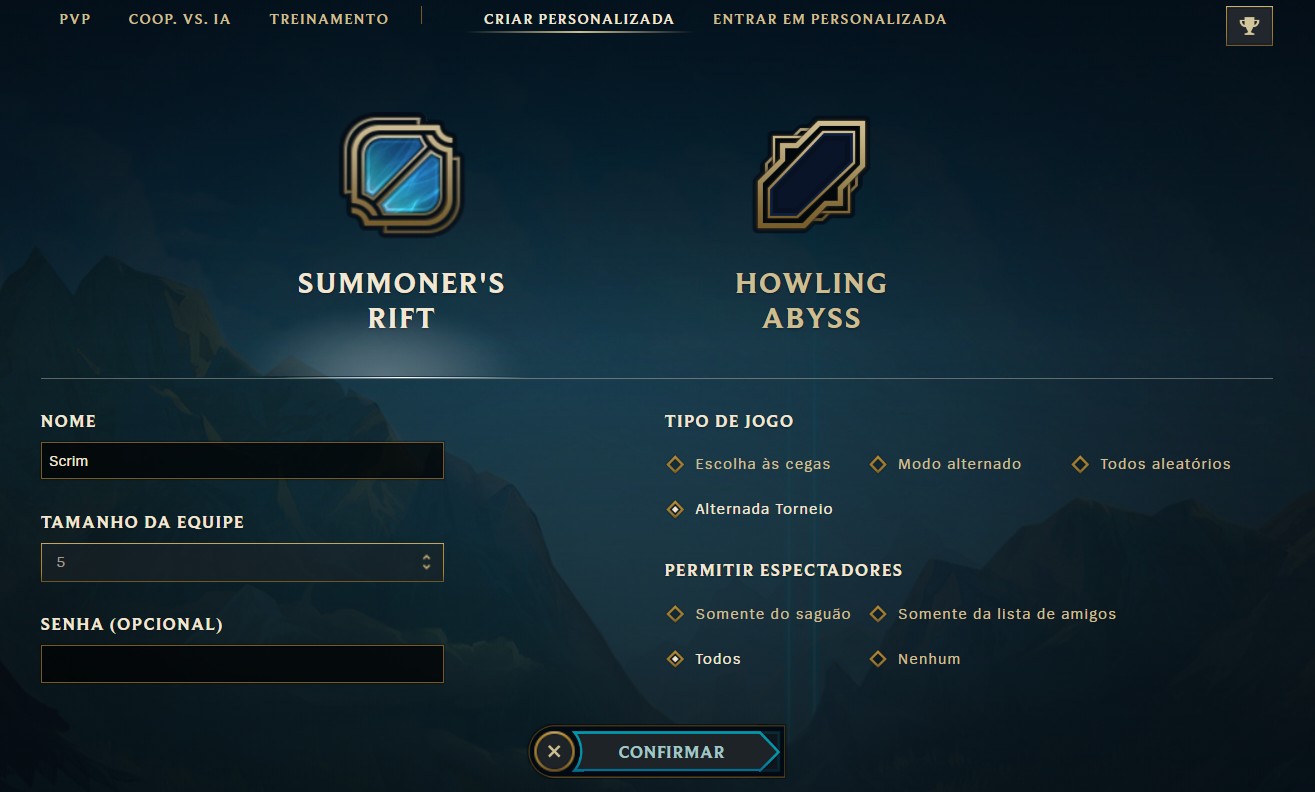1315x792 pixels.
Task: Switch to the PVP tab
Action: click(x=74, y=18)
